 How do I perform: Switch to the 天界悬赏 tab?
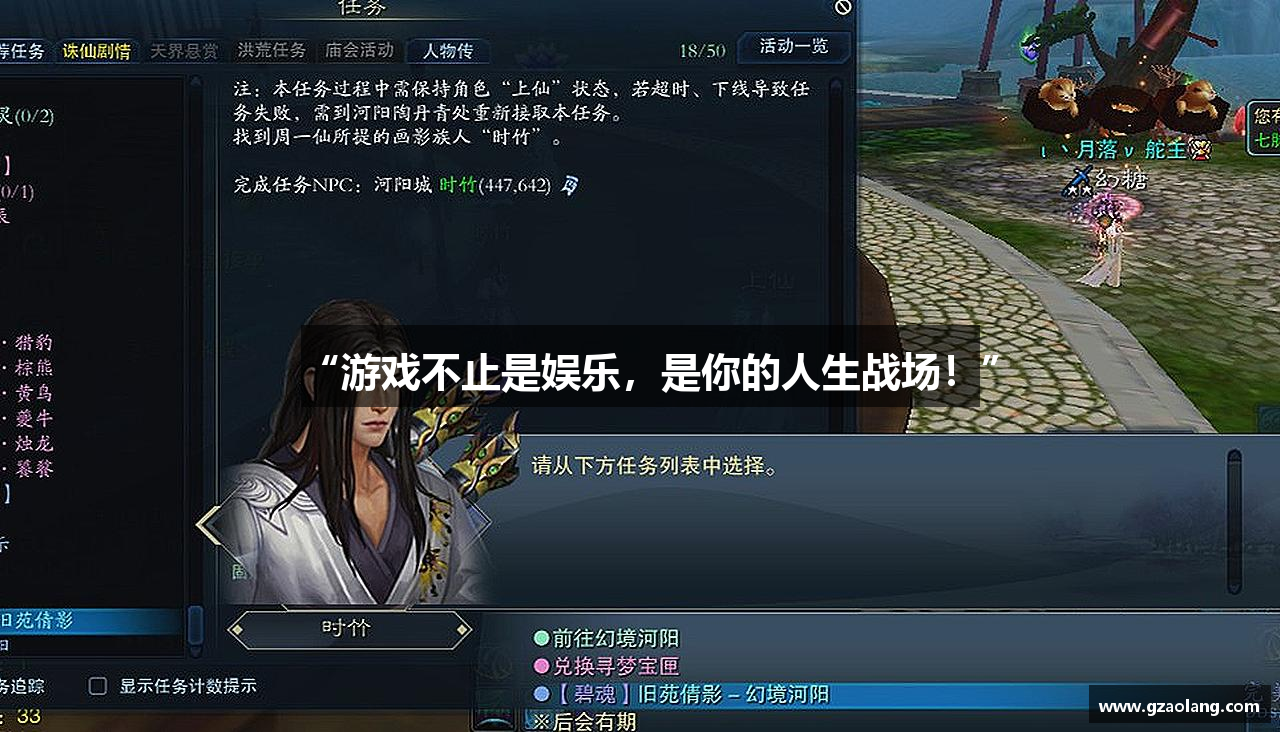(185, 50)
